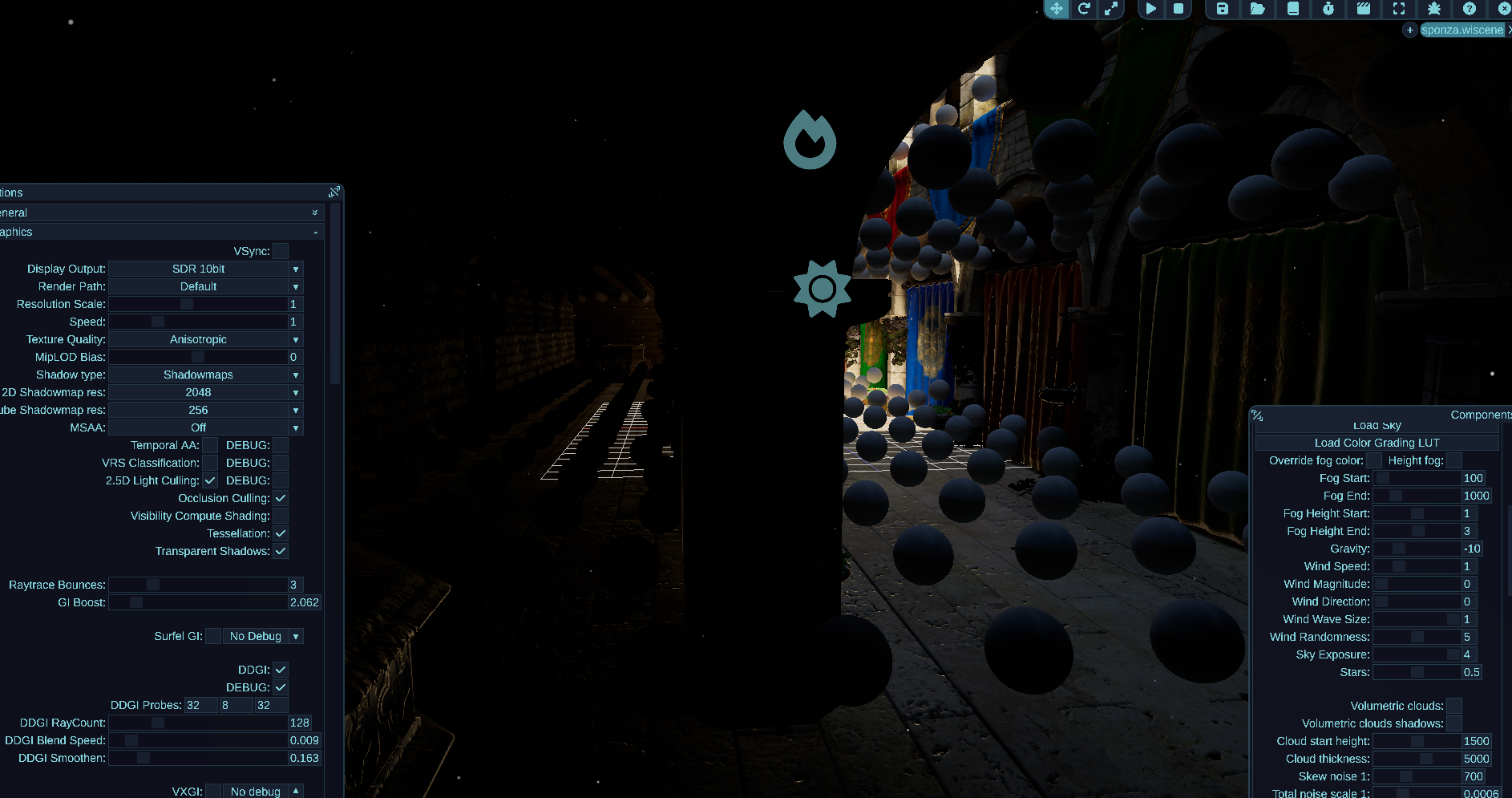Click the Stop button in the toolbar
1512x798 pixels.
(x=1178, y=9)
